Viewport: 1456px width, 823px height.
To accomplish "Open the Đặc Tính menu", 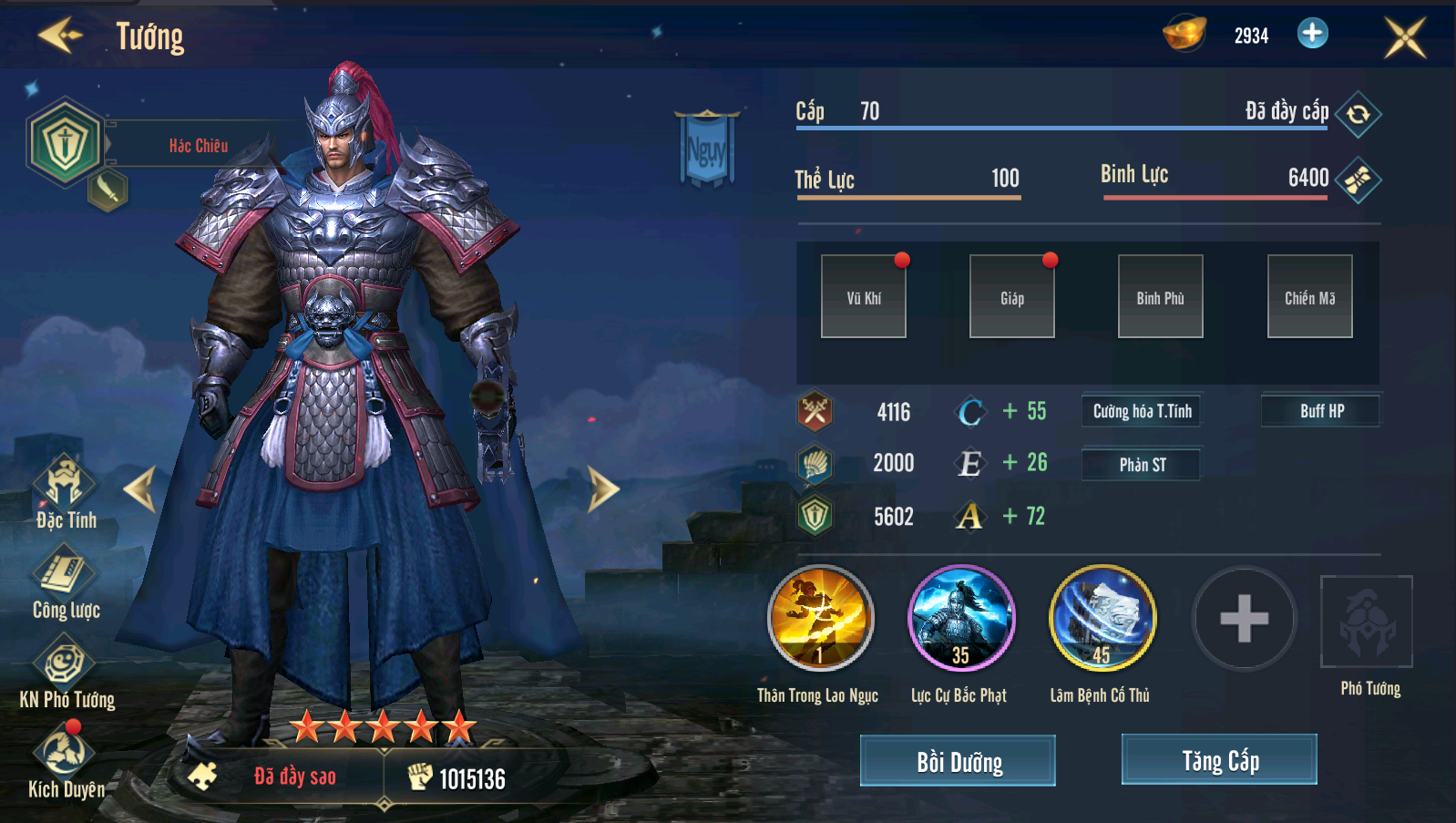I will [x=65, y=492].
